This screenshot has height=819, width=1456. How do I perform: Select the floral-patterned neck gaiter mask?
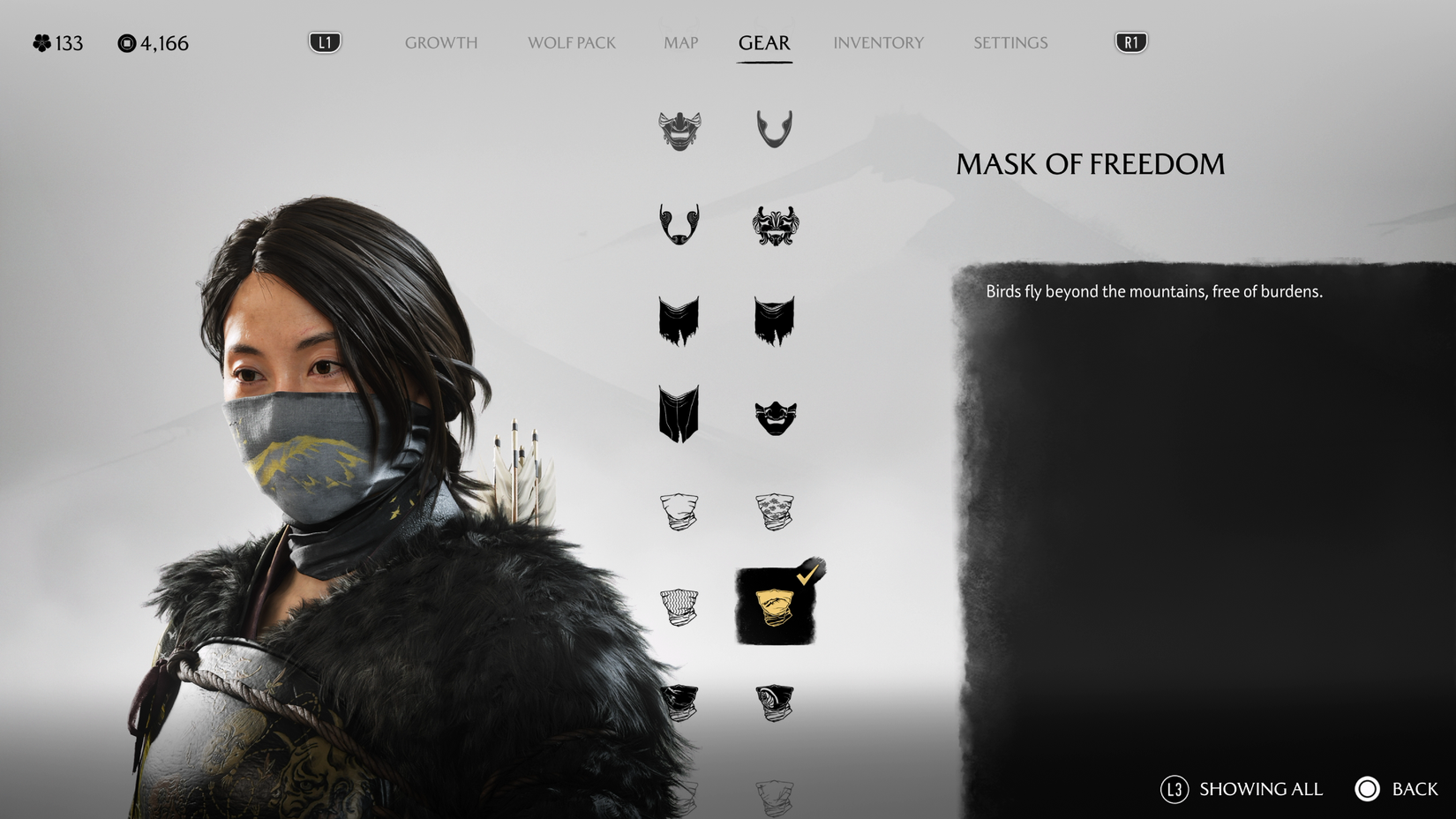(x=775, y=512)
